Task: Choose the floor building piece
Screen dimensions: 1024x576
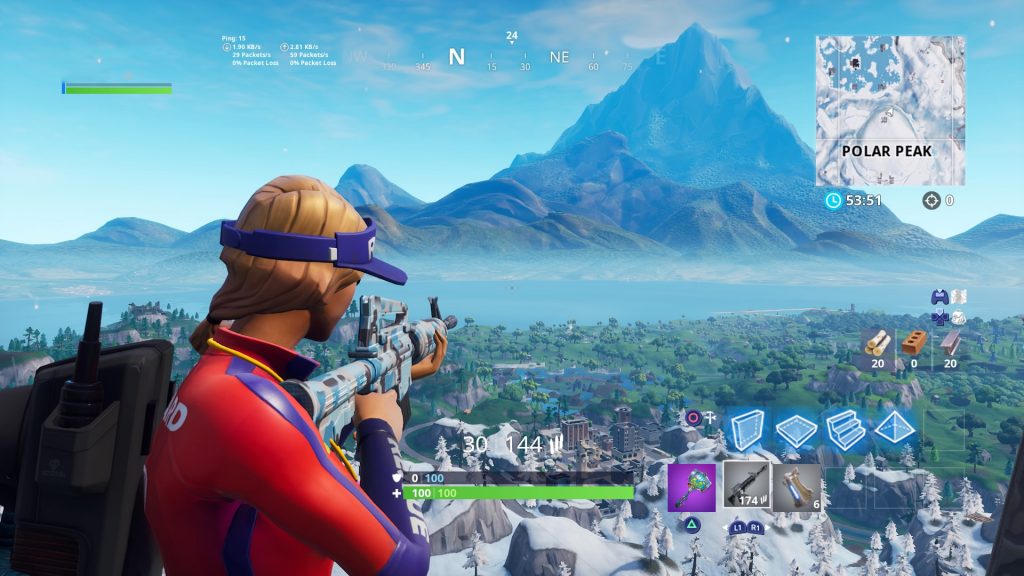Action: [x=797, y=430]
